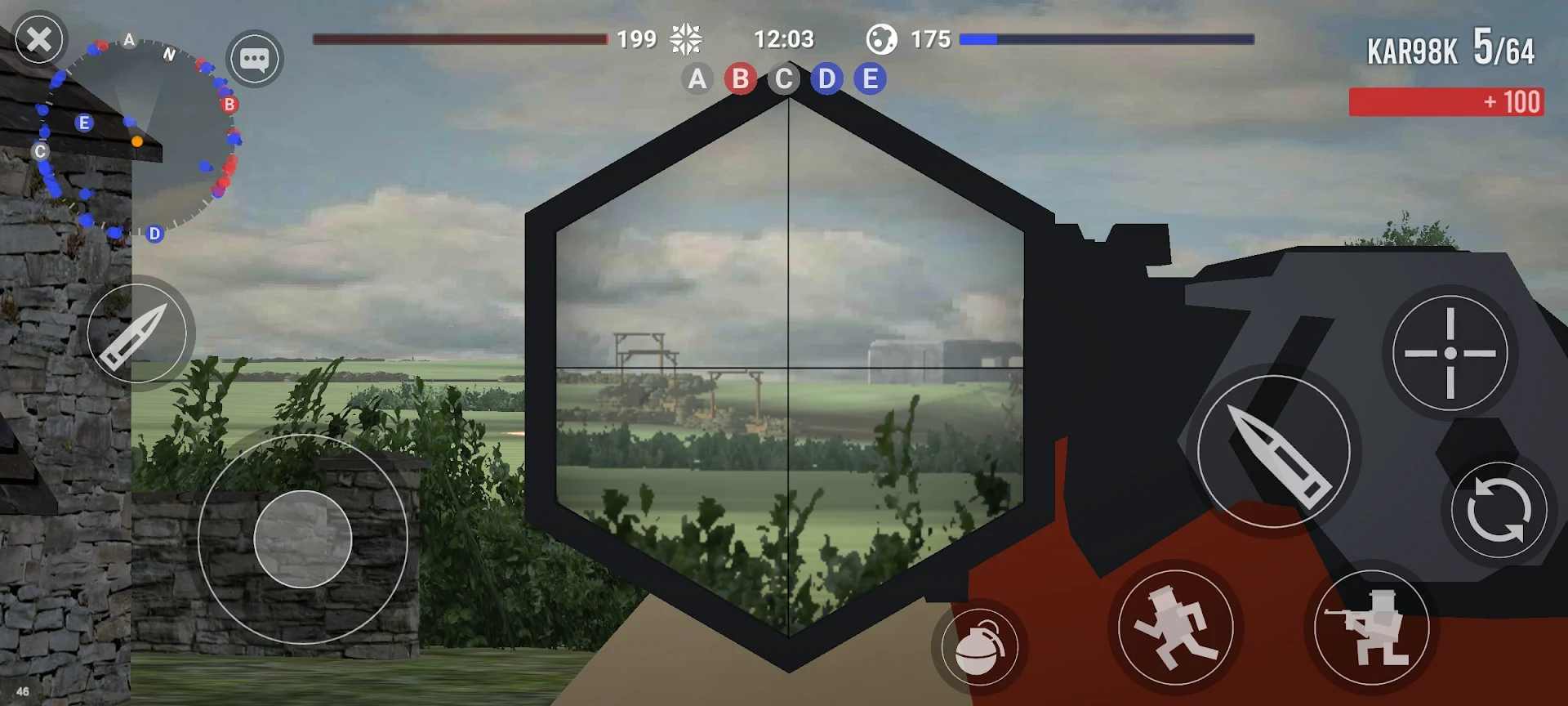This screenshot has height=706, width=1568.
Task: Toggle capture point E indicator
Action: [x=870, y=79]
